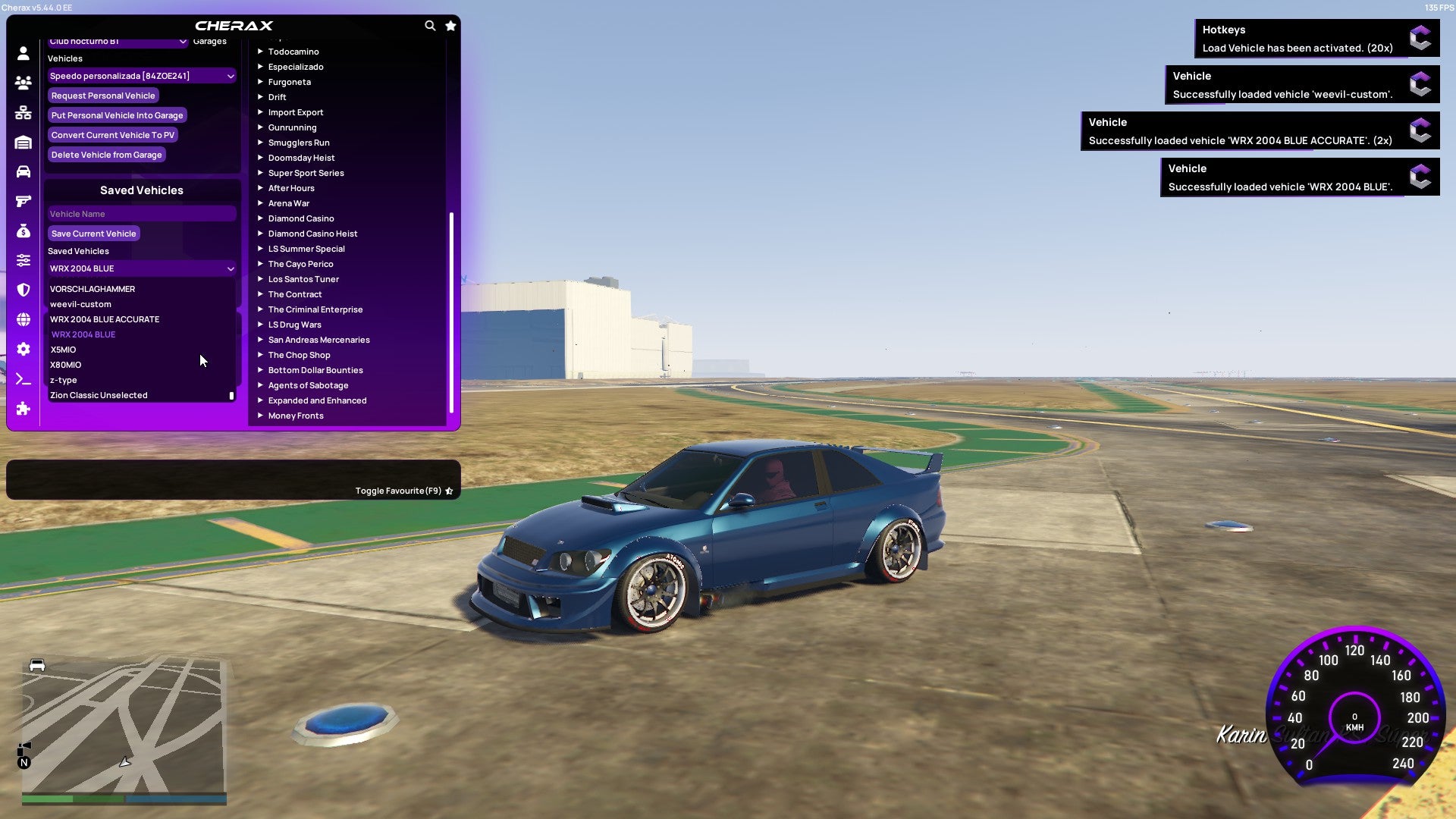1456x819 pixels.
Task: Open the Protections shield icon
Action: coord(23,288)
